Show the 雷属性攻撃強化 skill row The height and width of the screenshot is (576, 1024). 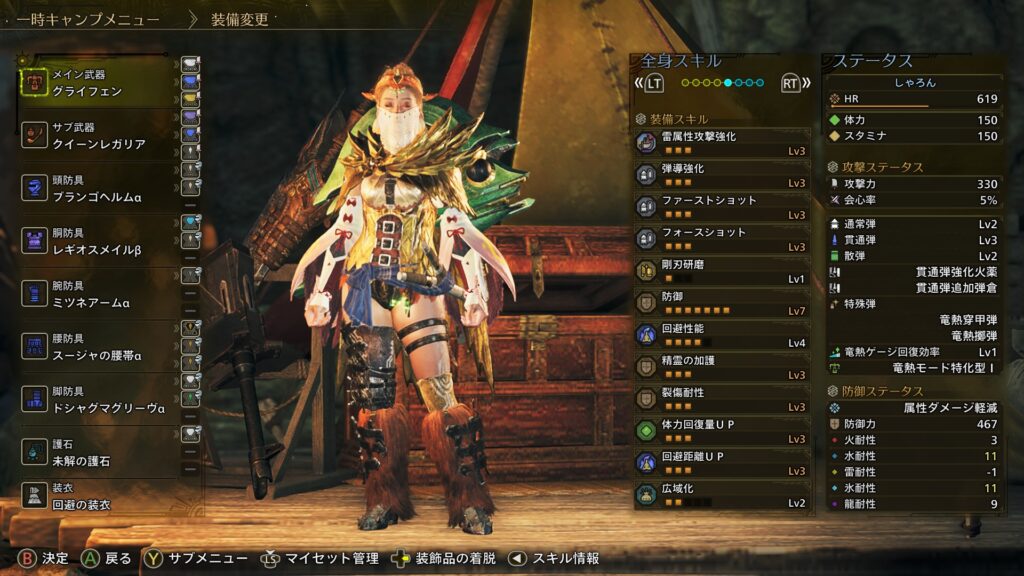point(722,143)
